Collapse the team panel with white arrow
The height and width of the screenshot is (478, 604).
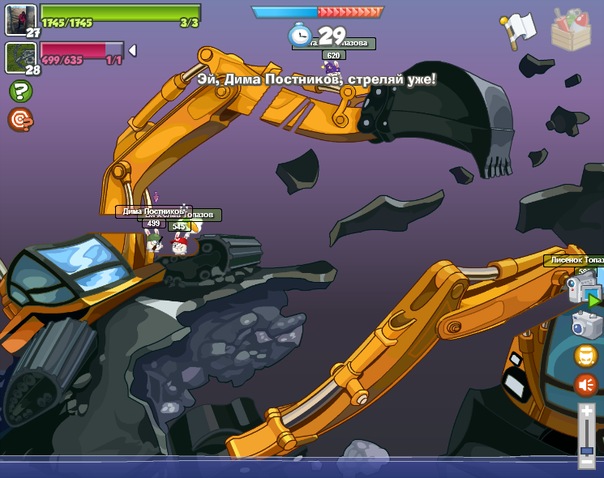coord(133,50)
